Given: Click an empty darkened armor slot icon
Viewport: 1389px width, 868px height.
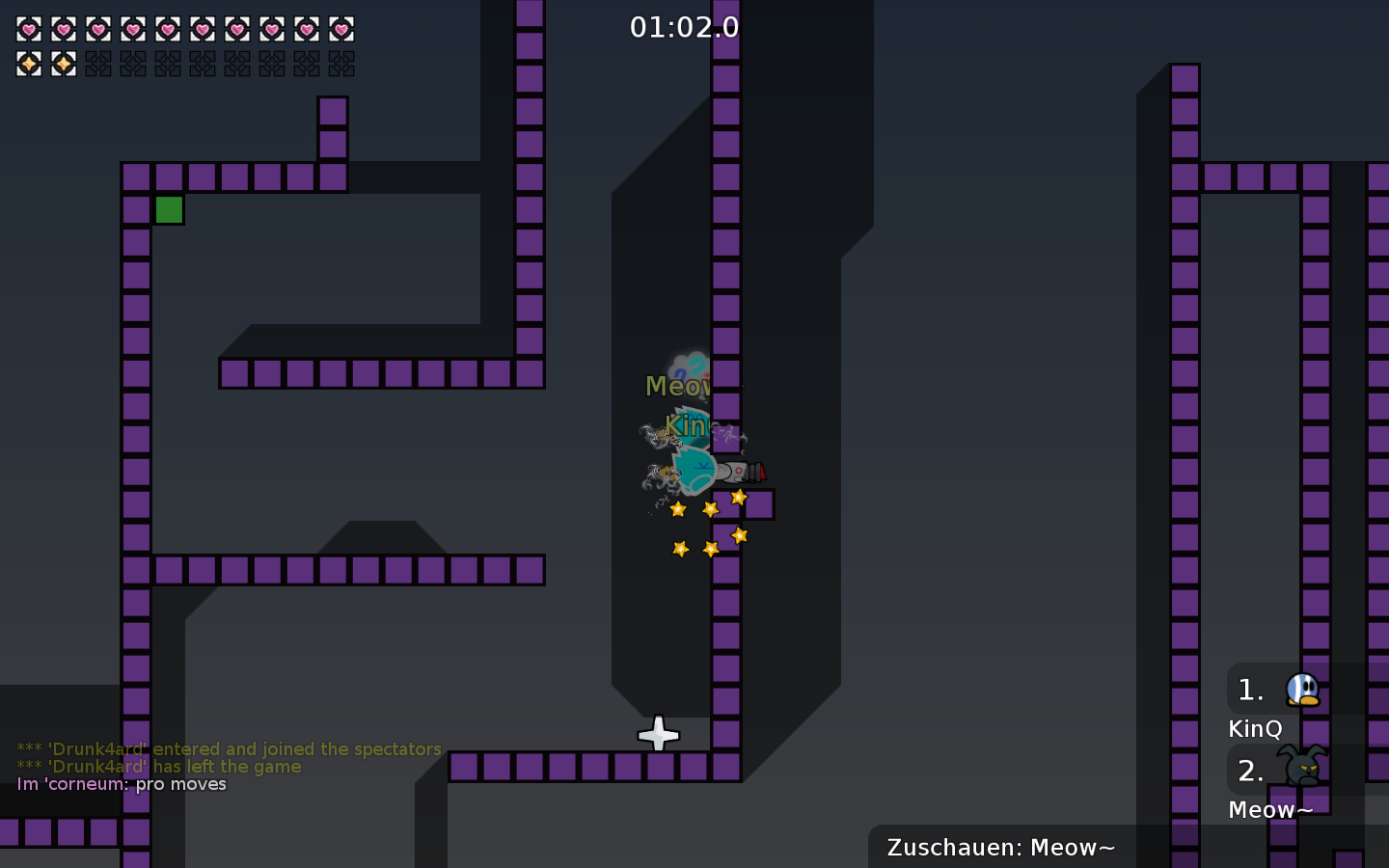Looking at the screenshot, I should pos(98,64).
